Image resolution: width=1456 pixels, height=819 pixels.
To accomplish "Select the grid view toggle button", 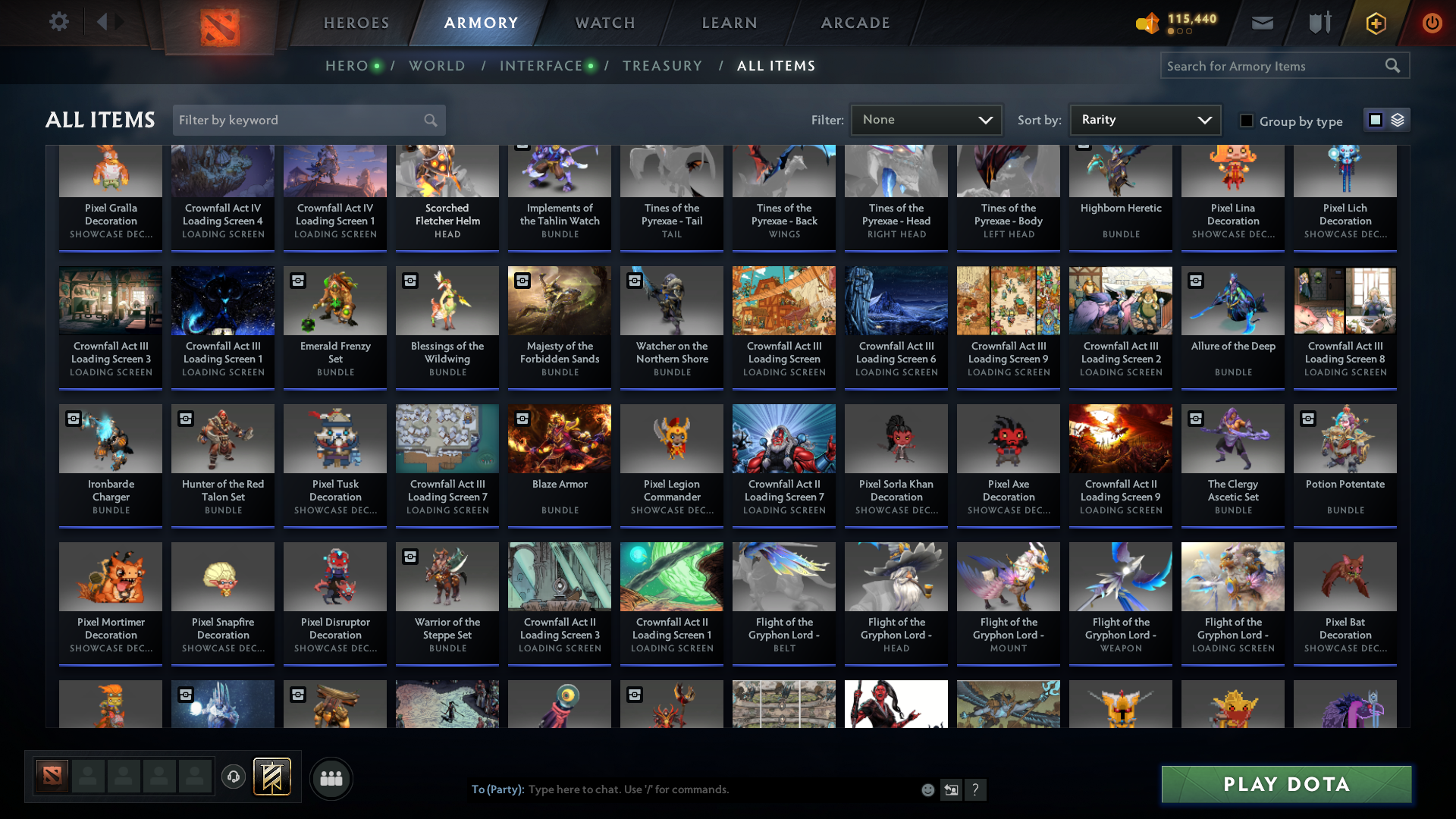I will pos(1376,119).
